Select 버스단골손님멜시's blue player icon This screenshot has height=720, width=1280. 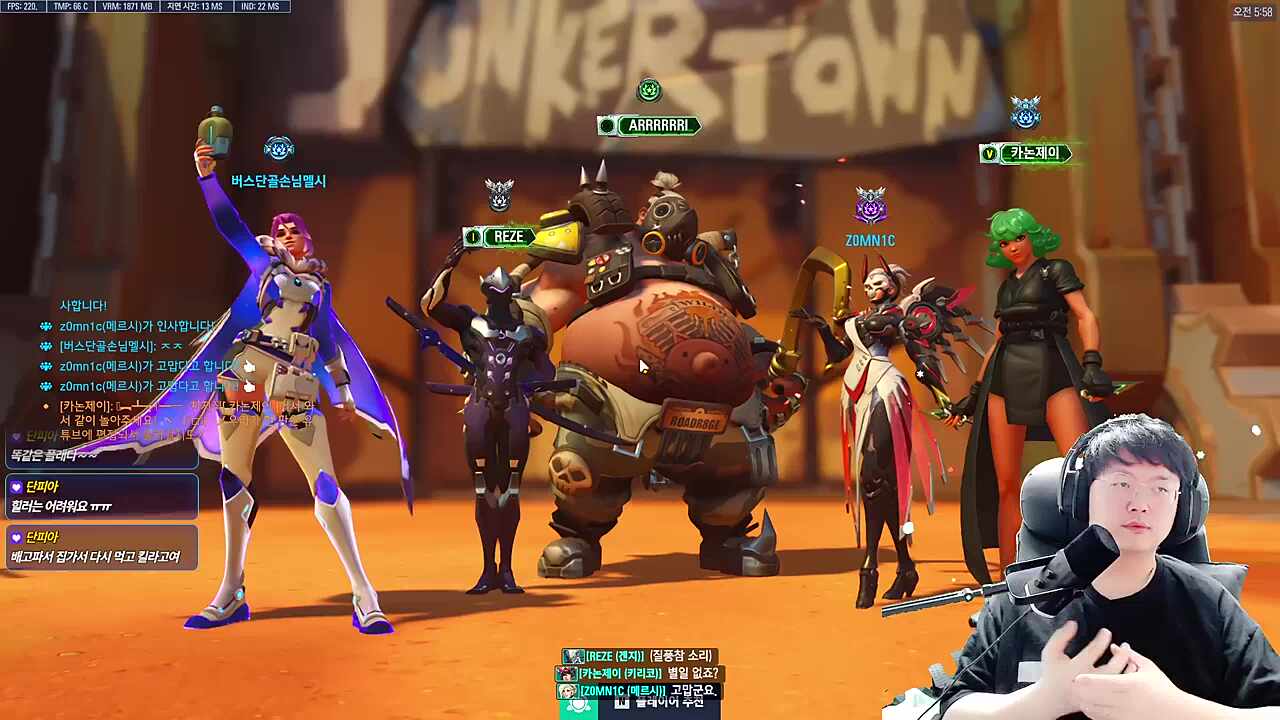pos(278,147)
